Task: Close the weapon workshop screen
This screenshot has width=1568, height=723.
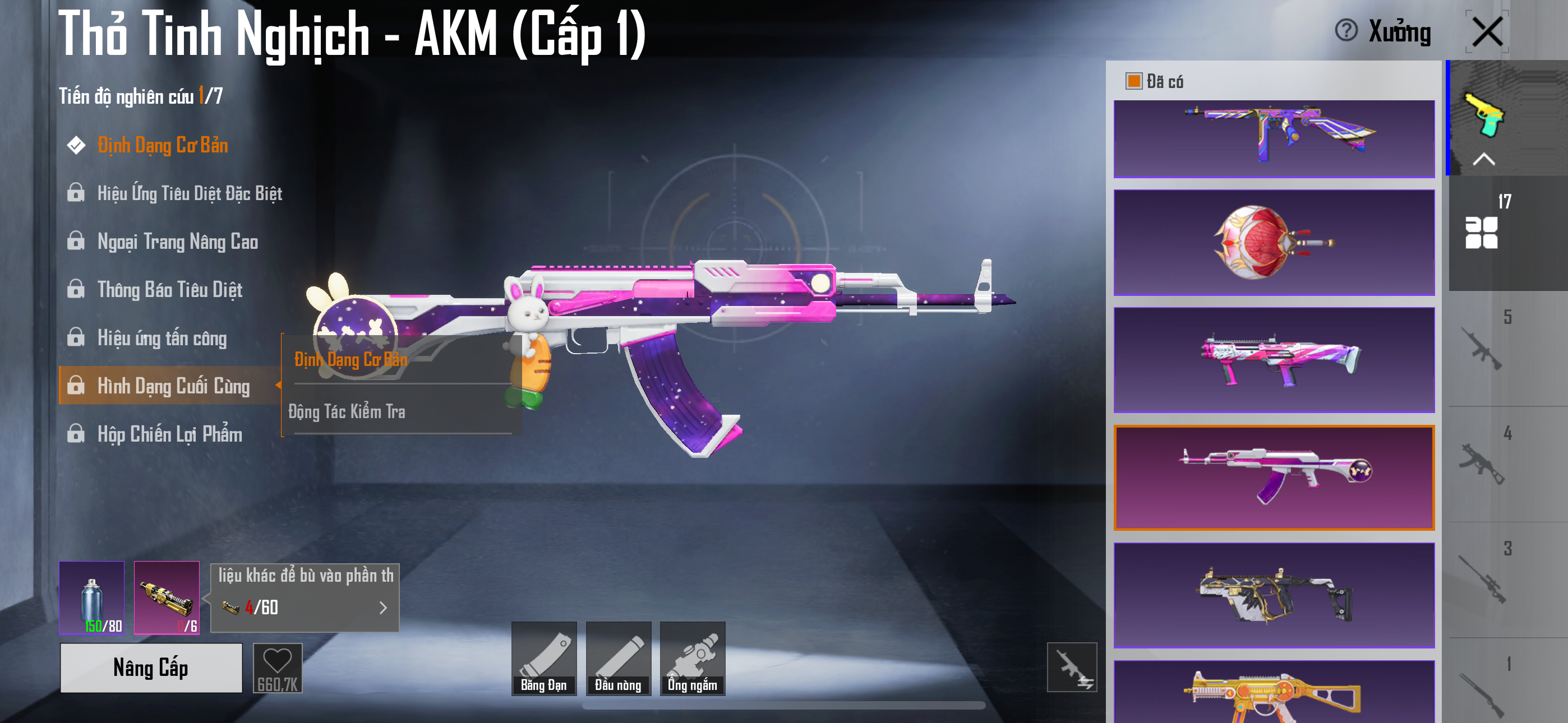Action: pos(1487,31)
